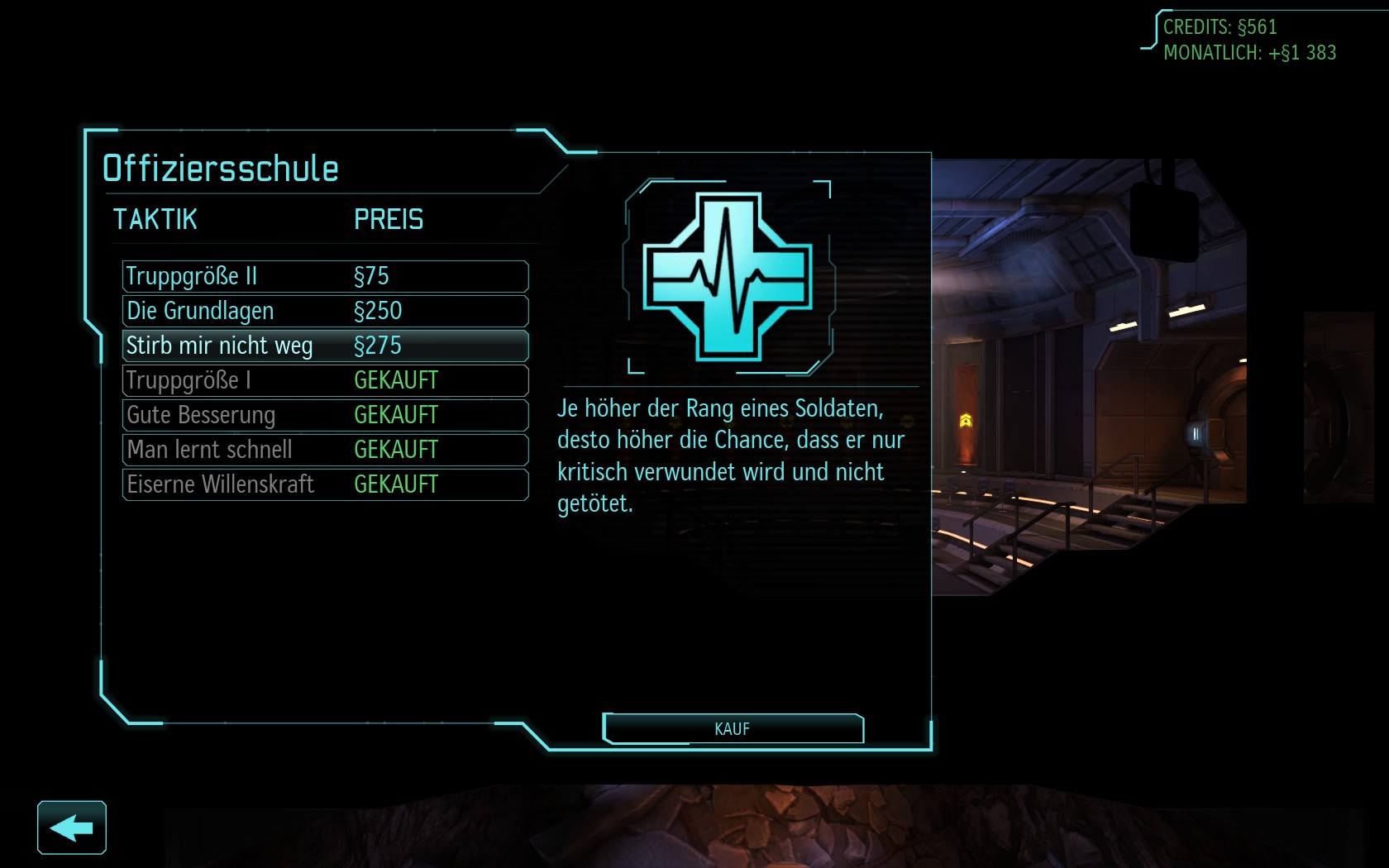Click the KAUF purchase button
Viewport: 1389px width, 868px height.
click(x=733, y=729)
